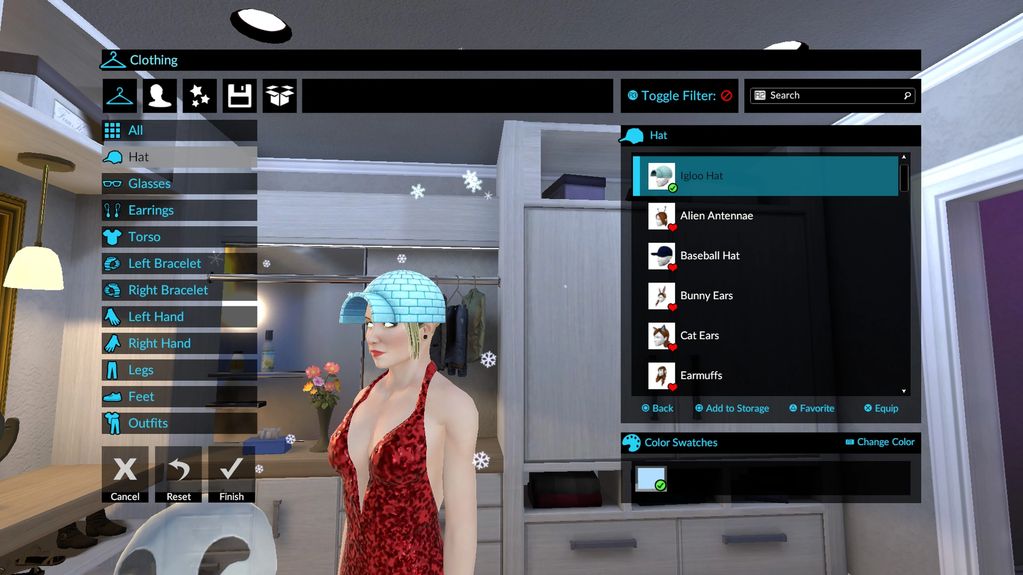Switch to the Torso category
The image size is (1023, 575).
coord(178,237)
